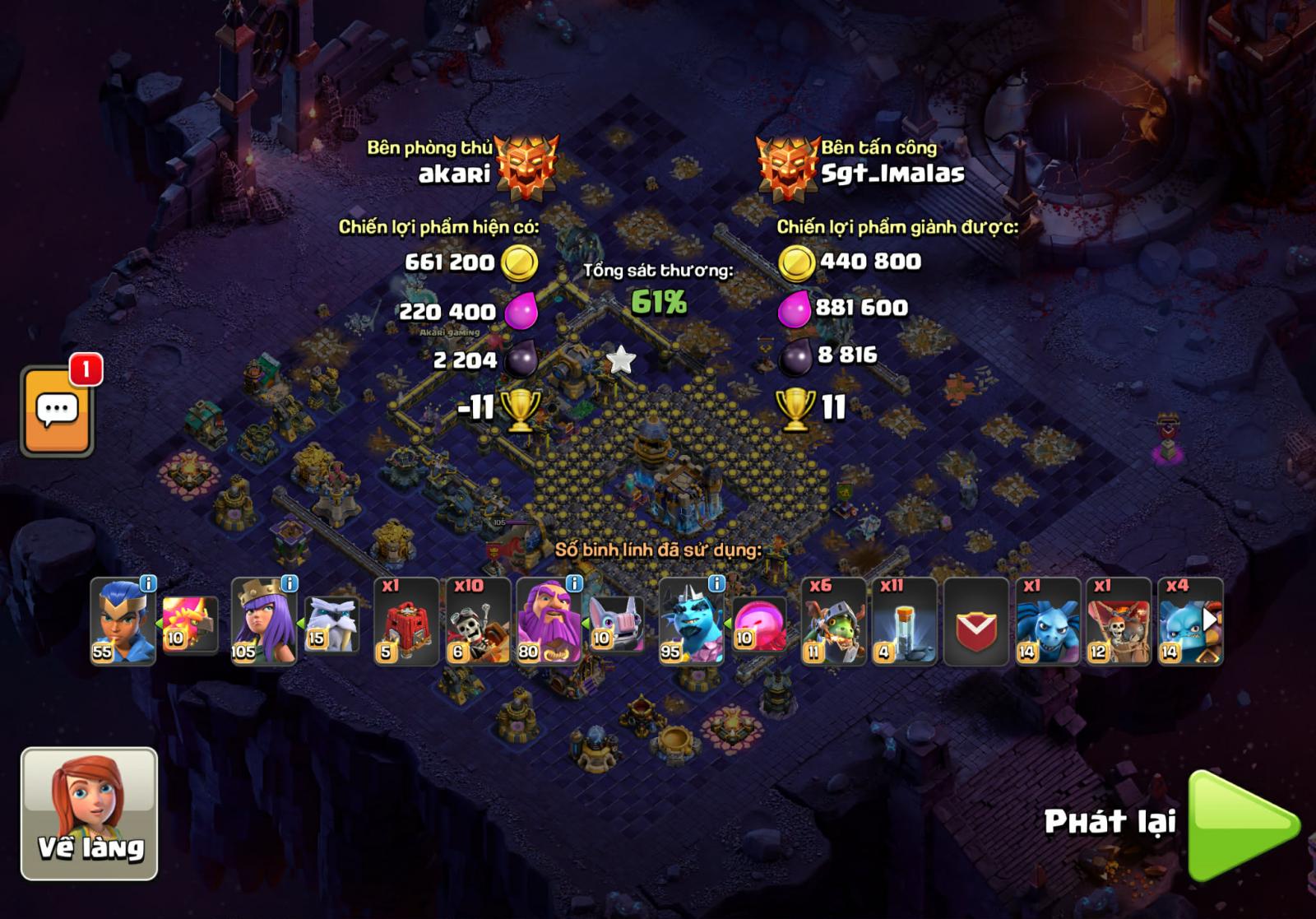Select the dark blue minion slot marked x1
The image size is (1316, 919).
(1047, 622)
